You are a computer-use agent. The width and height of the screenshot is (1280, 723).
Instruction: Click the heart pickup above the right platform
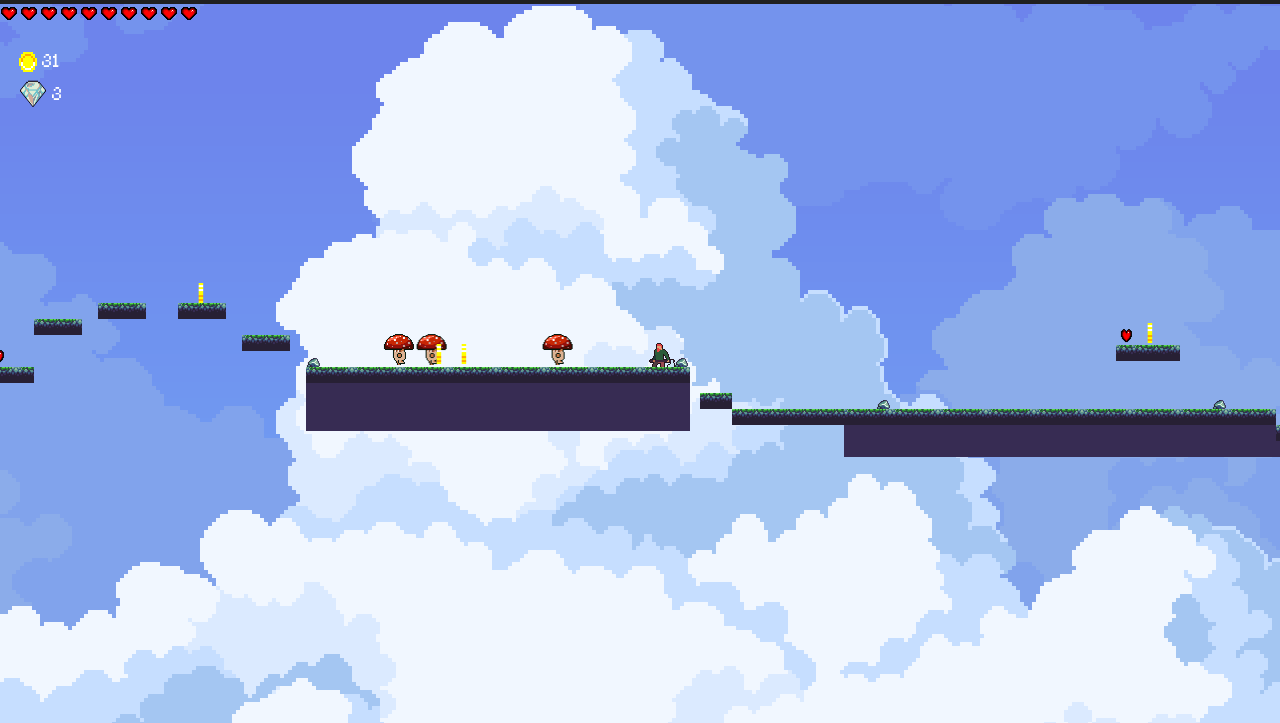pyautogui.click(x=1126, y=335)
